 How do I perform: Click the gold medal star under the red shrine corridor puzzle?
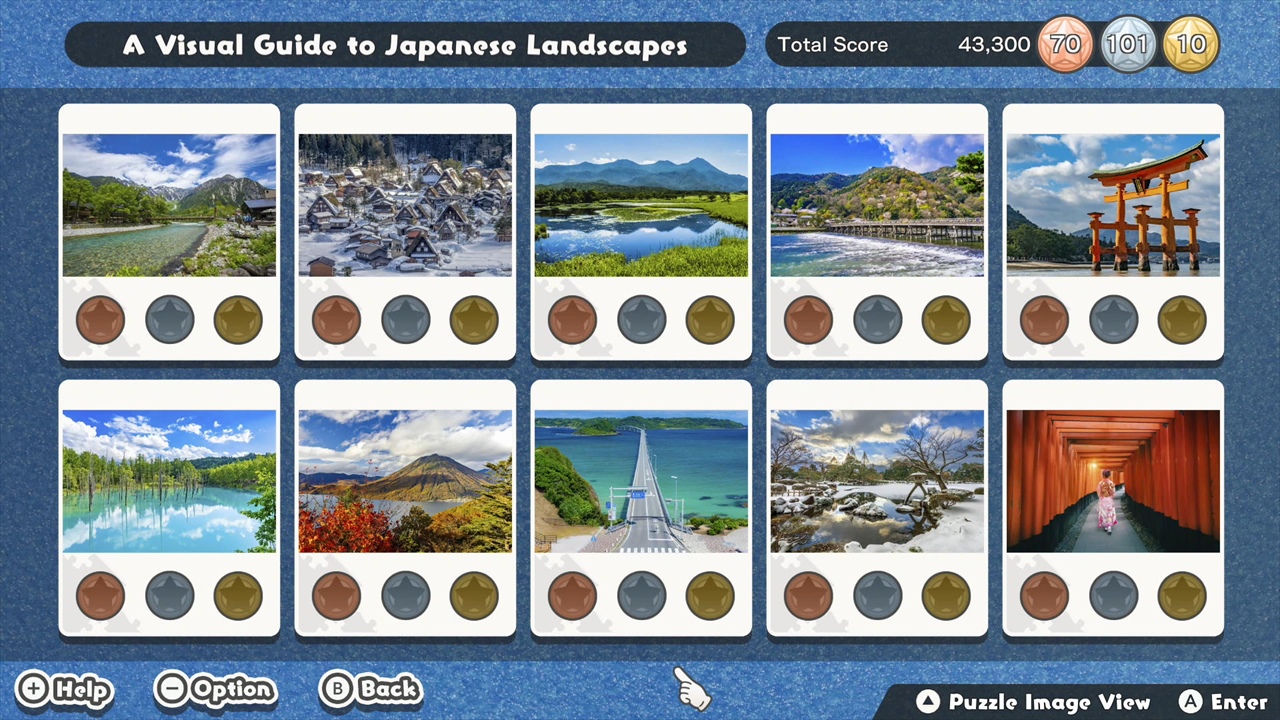(x=1181, y=595)
